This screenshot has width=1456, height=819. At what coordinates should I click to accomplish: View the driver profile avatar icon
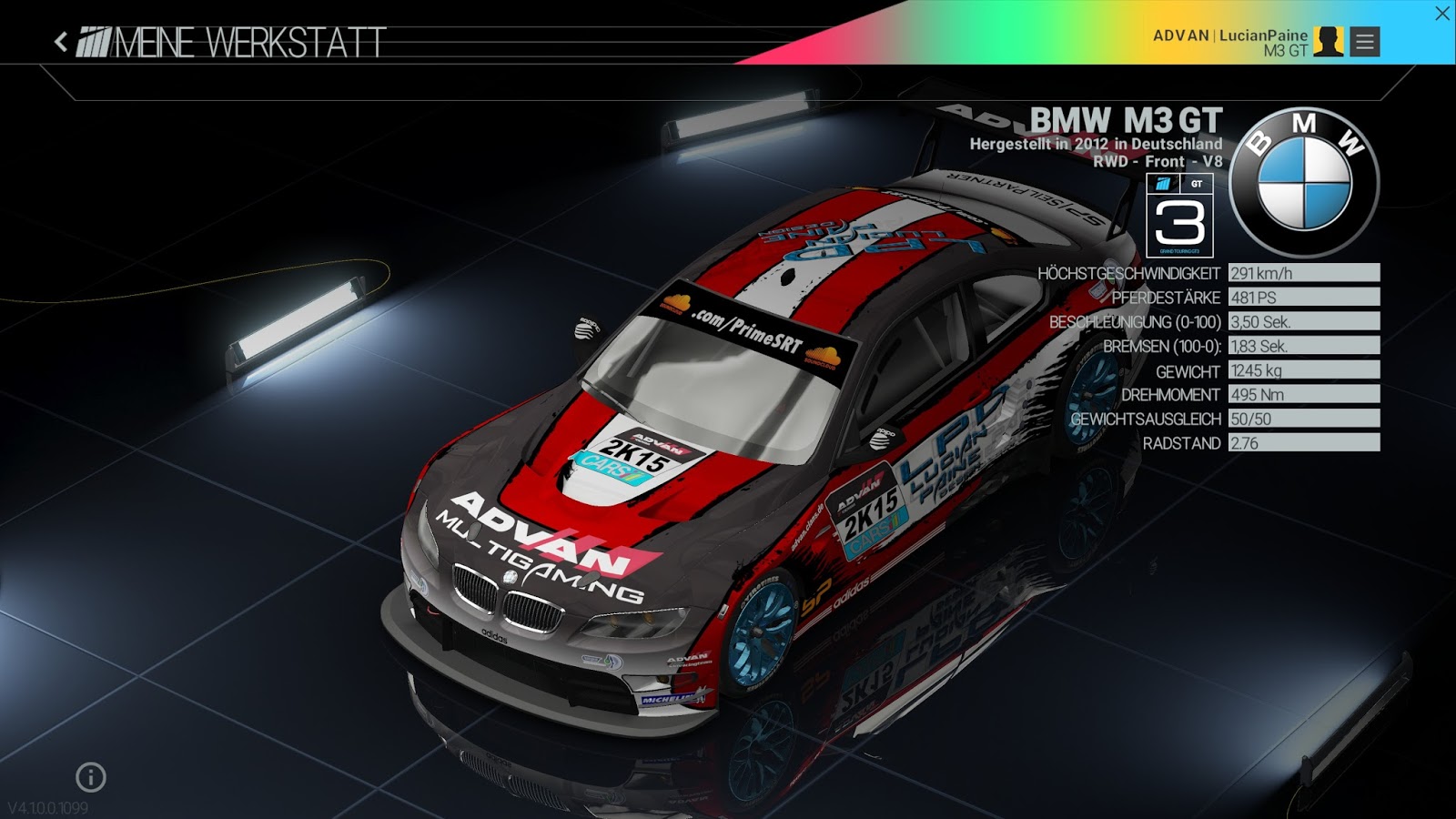click(x=1330, y=40)
